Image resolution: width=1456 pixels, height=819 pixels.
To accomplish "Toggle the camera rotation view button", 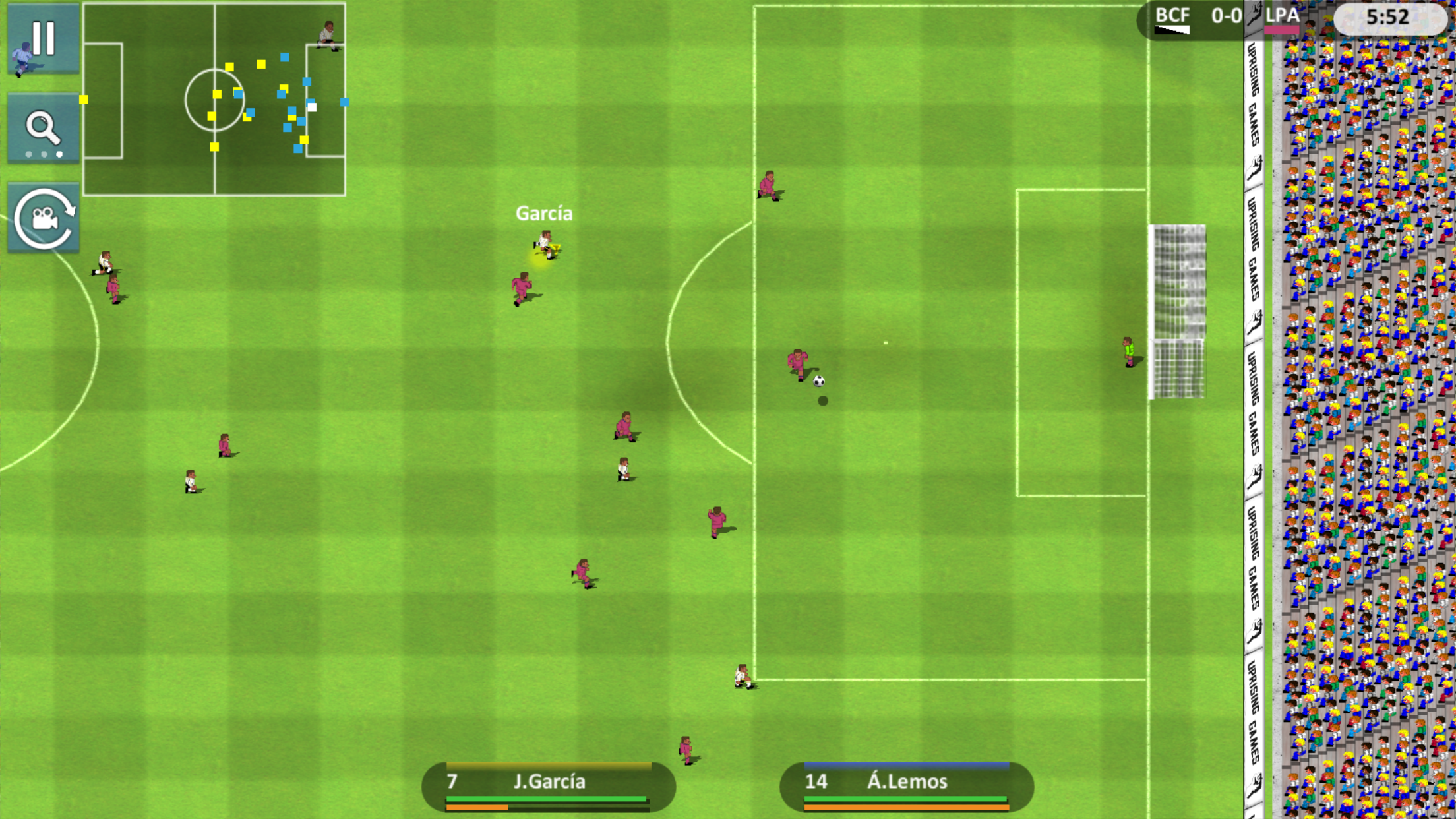I will pos(44,219).
